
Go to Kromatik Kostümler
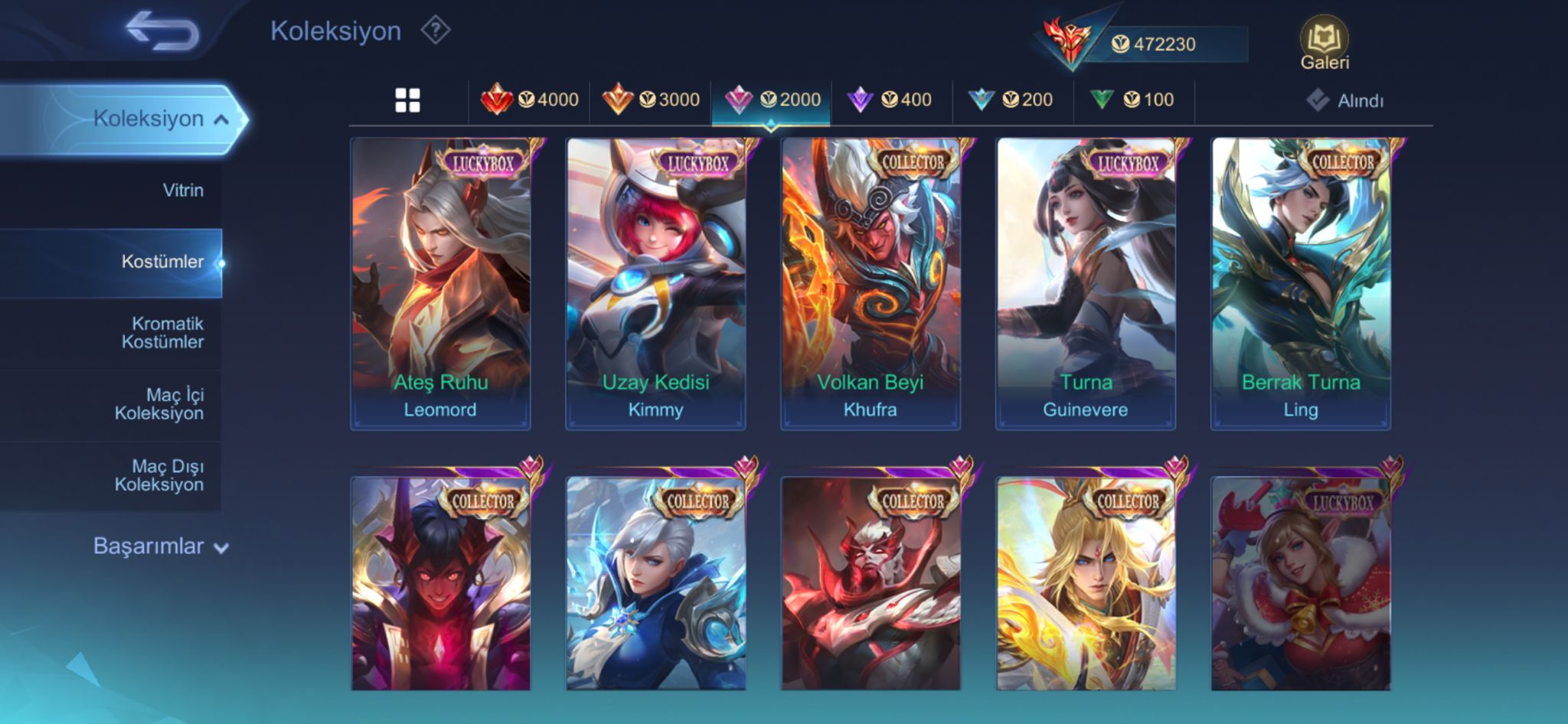coord(162,333)
